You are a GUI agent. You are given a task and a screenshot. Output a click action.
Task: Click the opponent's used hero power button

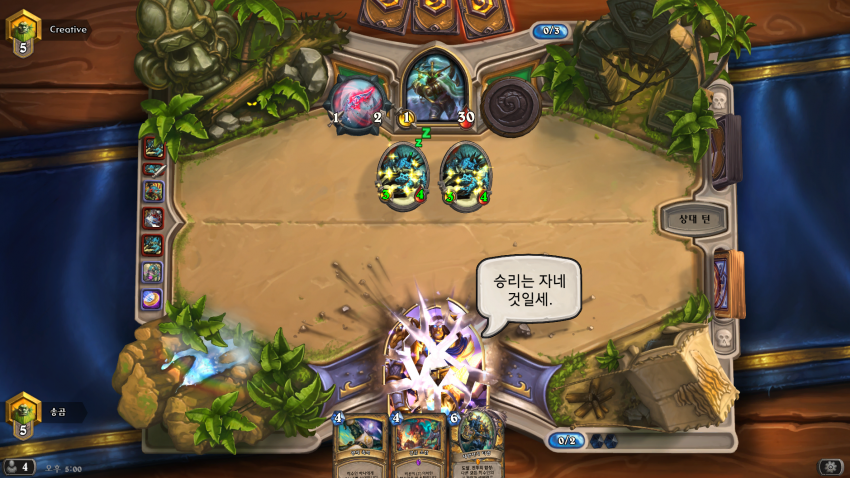pos(510,103)
